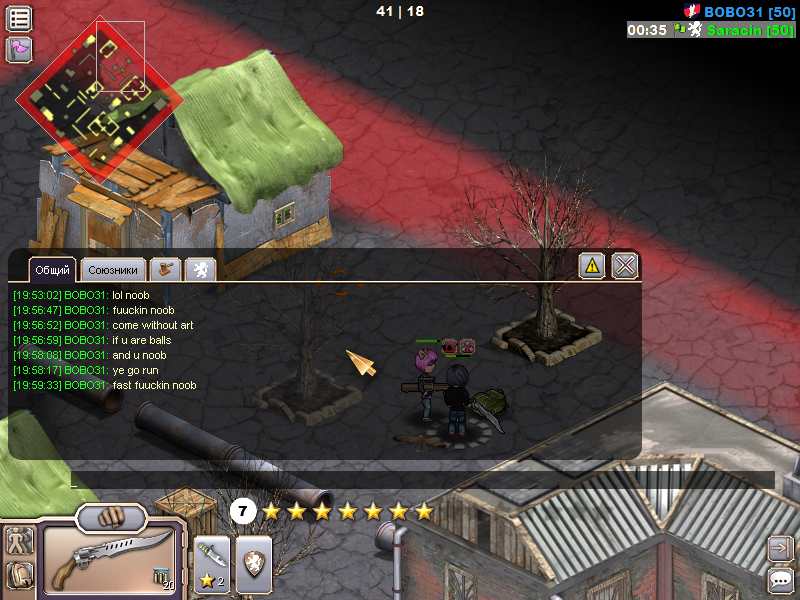Select the fist melee toggle
Screen dimensions: 800x600
click(111, 517)
